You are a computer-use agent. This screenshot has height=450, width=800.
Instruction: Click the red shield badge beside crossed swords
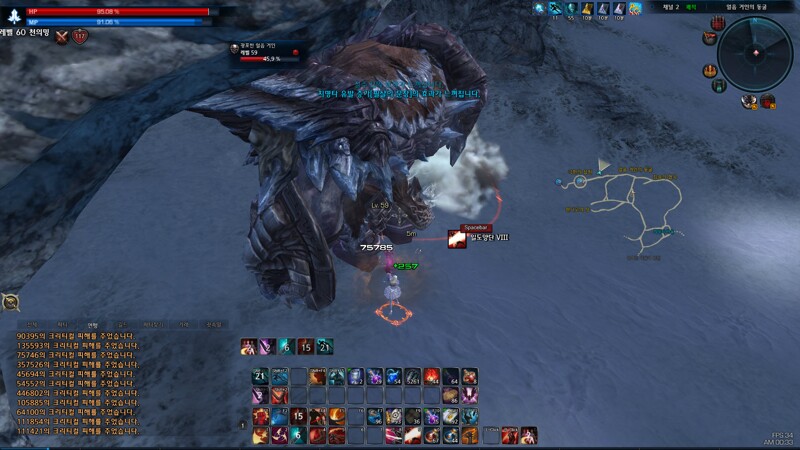[80, 37]
